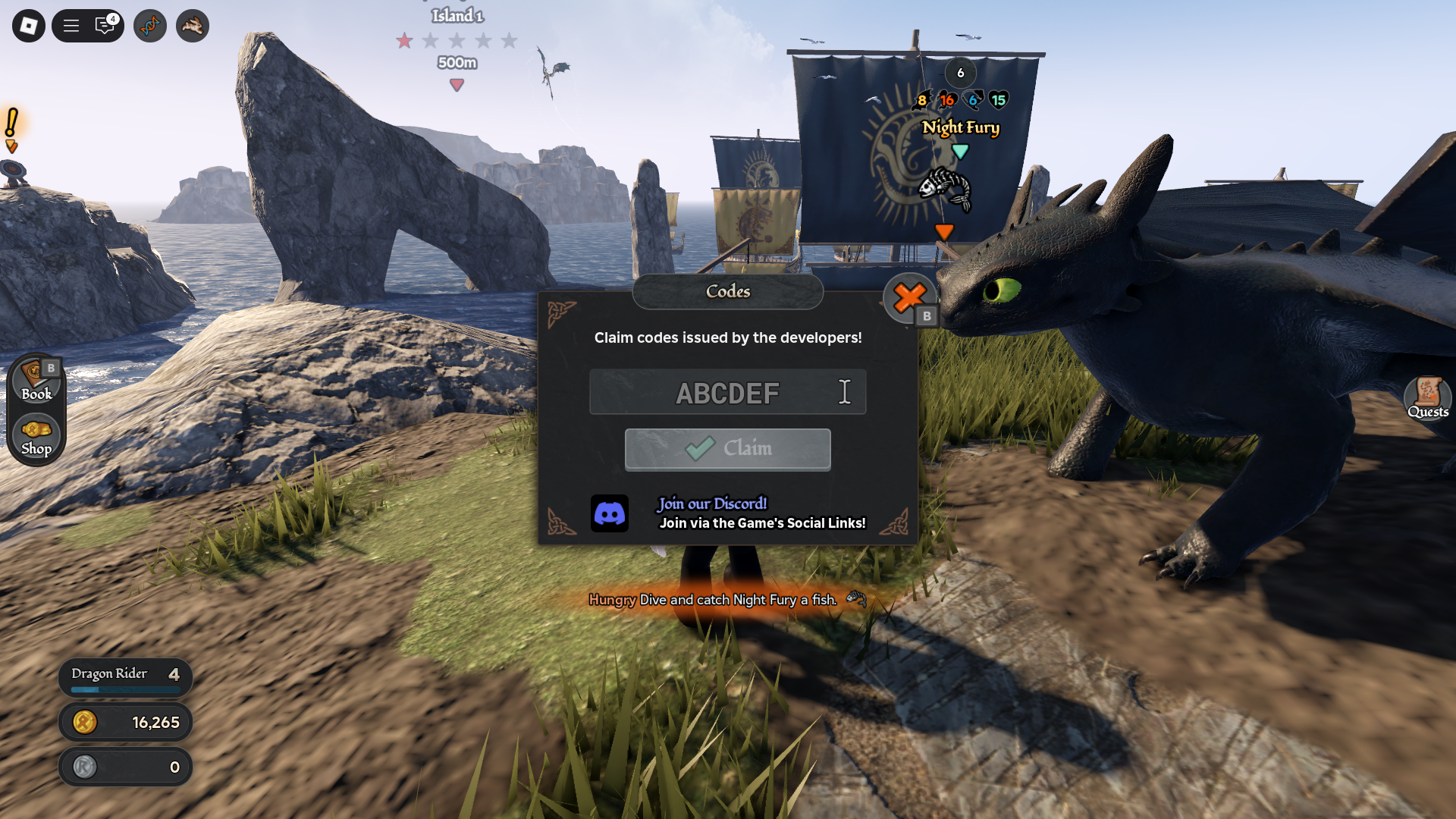Image resolution: width=1456 pixels, height=819 pixels.
Task: Close the Codes window
Action: coord(908,297)
